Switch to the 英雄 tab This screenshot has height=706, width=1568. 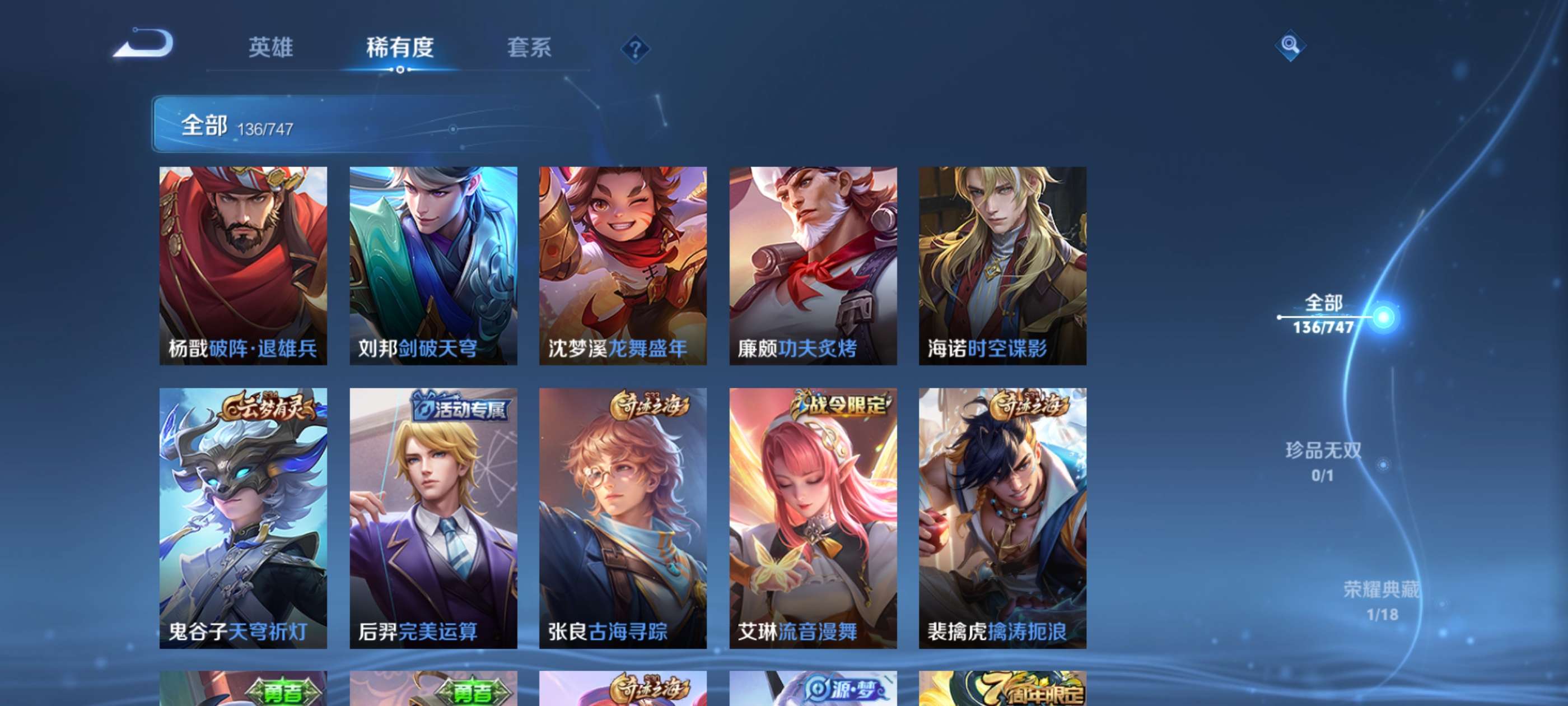click(270, 48)
